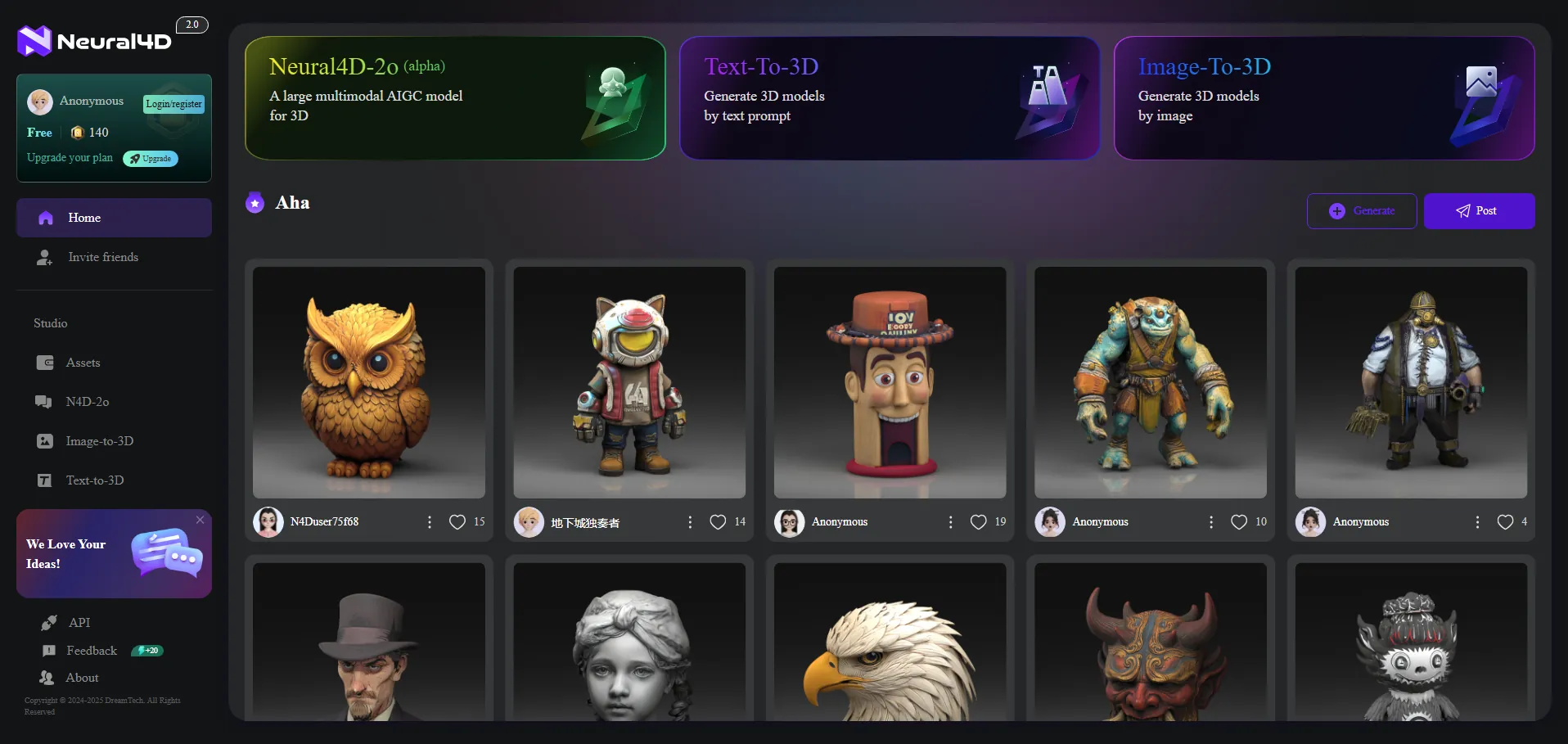
Task: Open the Neural4D-2o alpha card
Action: [455, 98]
